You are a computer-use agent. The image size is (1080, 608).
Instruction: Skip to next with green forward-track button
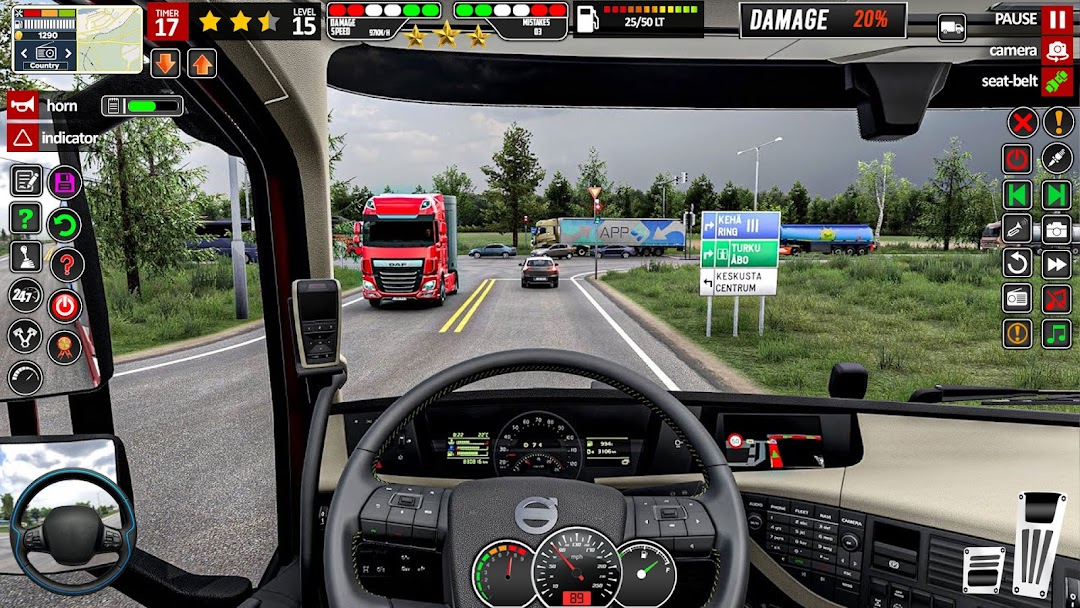(x=1056, y=194)
